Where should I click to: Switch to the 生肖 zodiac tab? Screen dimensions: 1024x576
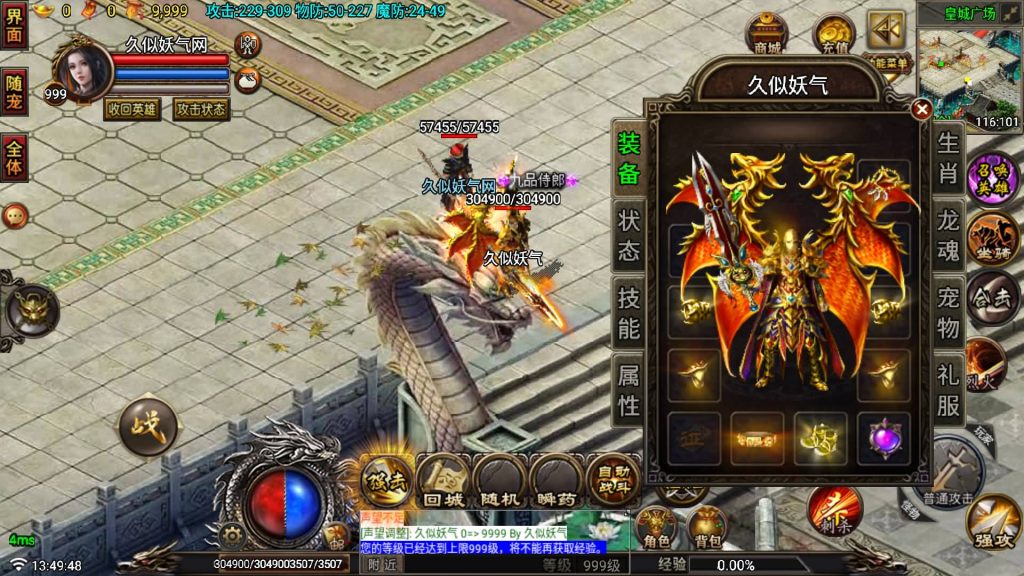pyautogui.click(x=948, y=159)
